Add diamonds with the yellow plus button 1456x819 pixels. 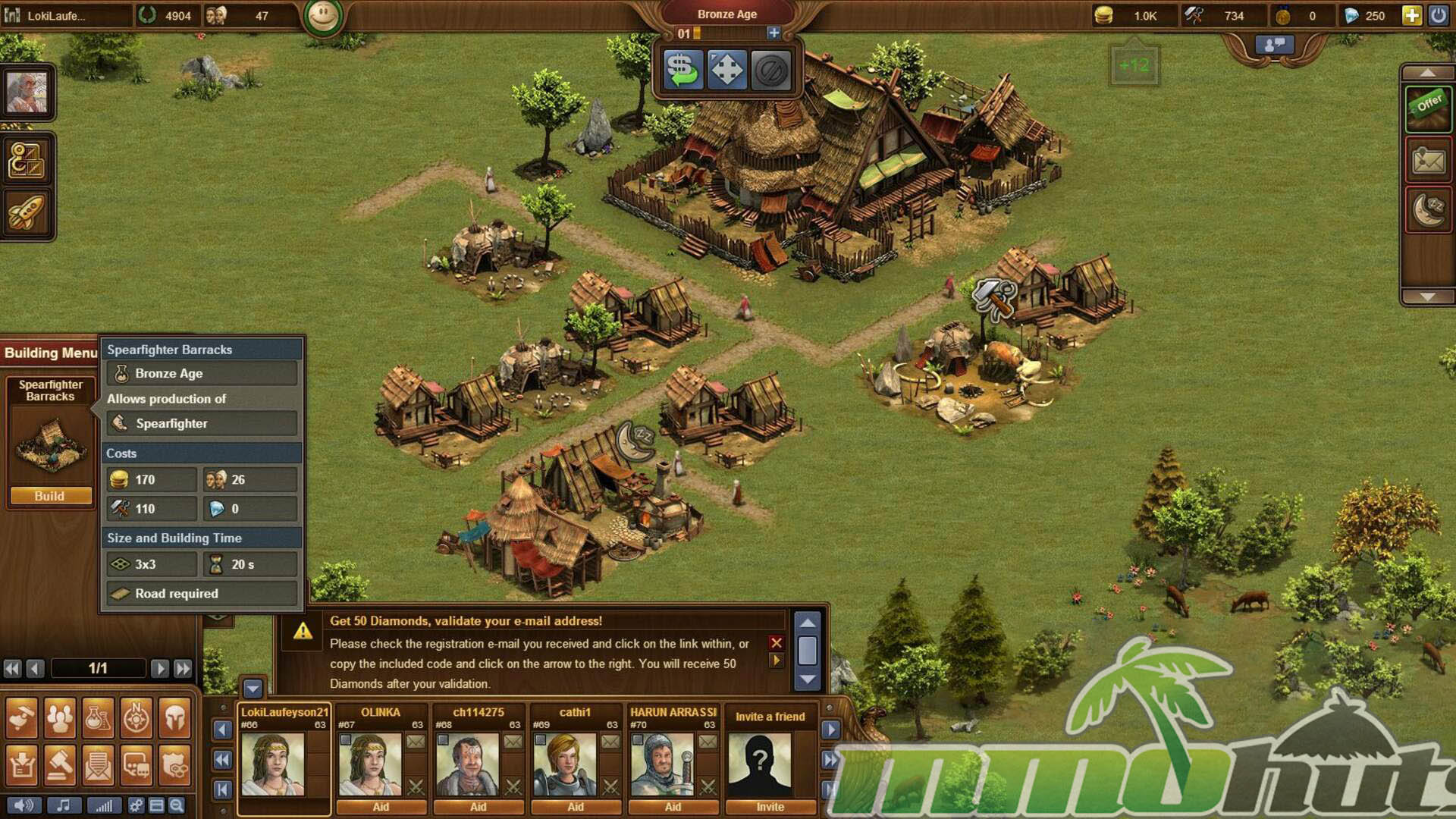[1411, 15]
